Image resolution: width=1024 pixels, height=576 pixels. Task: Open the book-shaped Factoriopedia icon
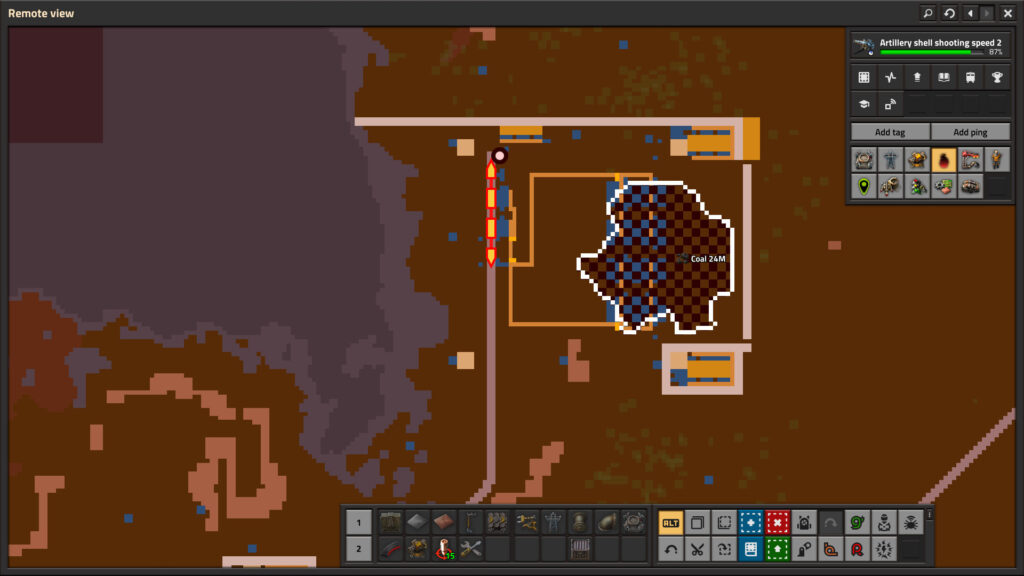[943, 77]
